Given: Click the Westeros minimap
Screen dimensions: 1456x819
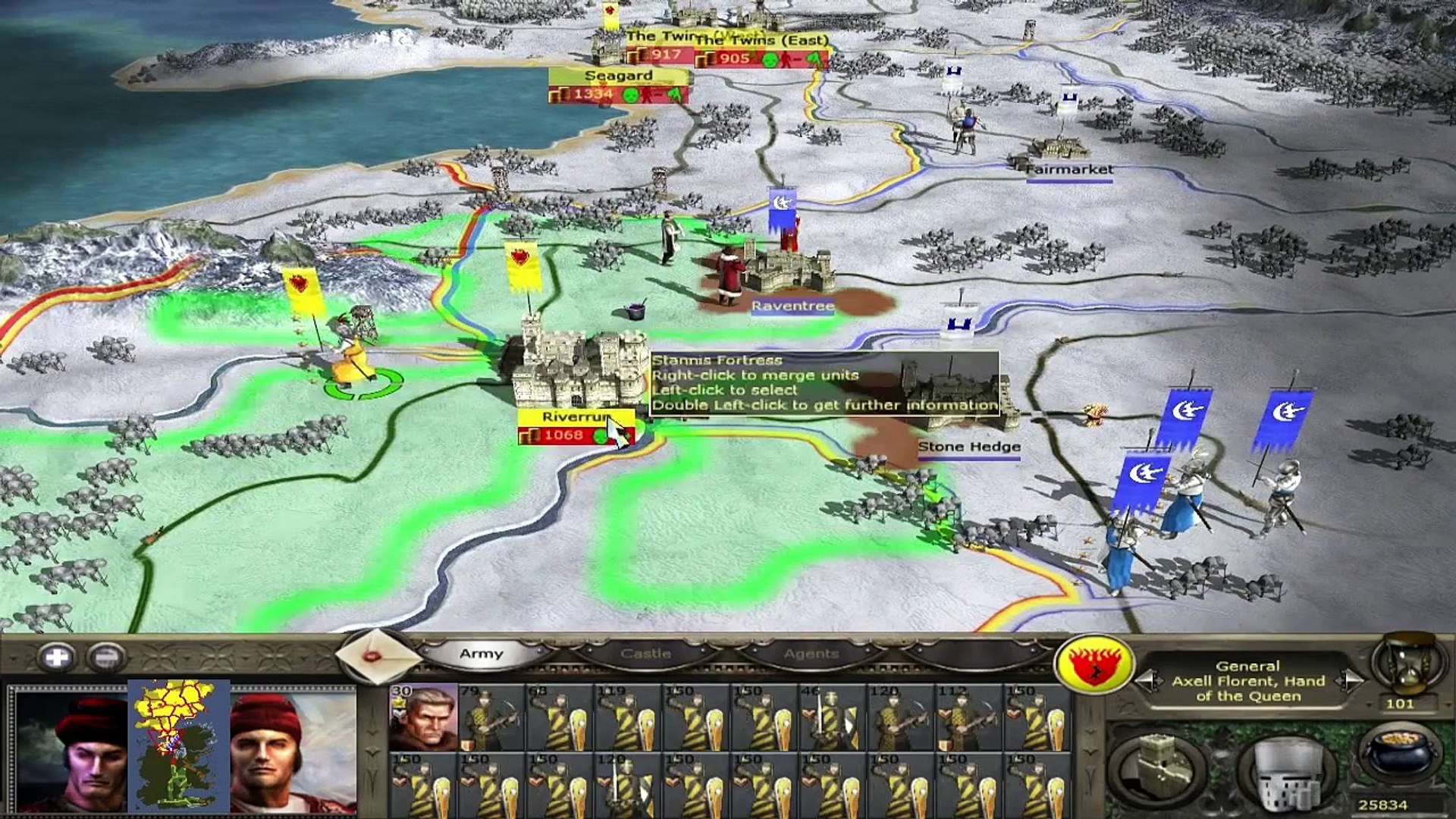Looking at the screenshot, I should [179, 745].
